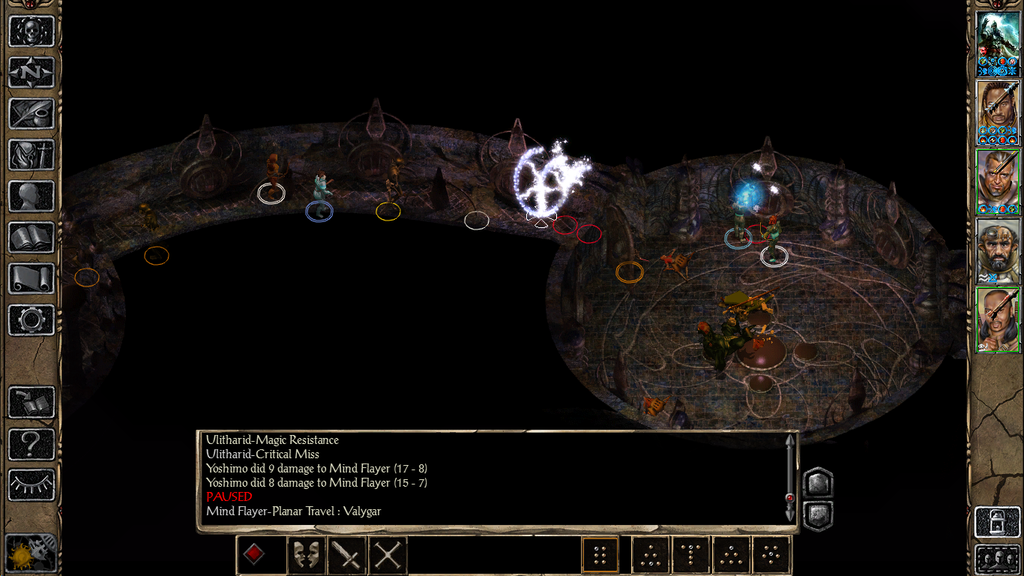This screenshot has height=576, width=1024.
Task: Open the area map compass button
Action: point(31,72)
